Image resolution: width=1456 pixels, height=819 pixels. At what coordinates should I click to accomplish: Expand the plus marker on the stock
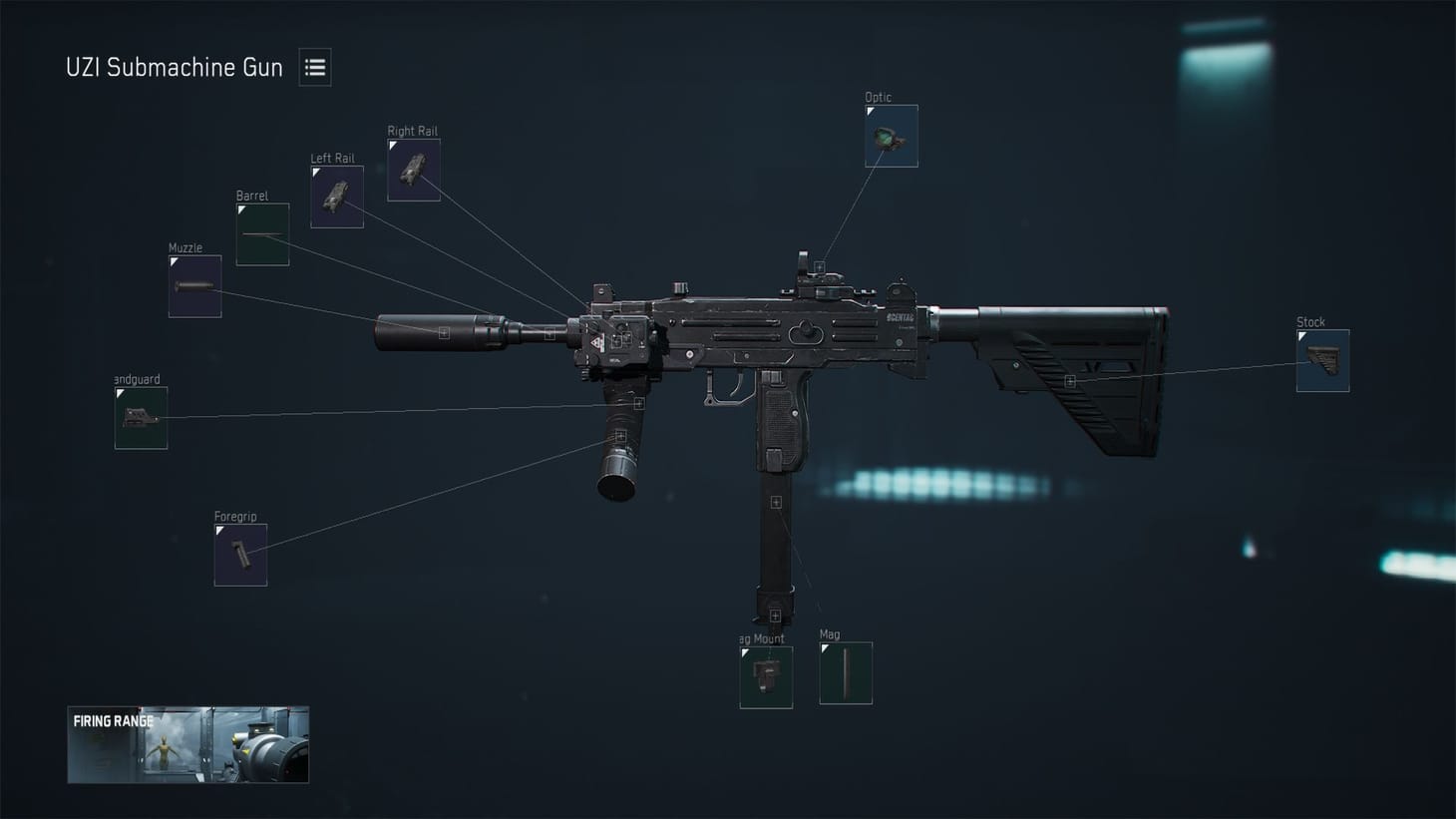click(x=1070, y=380)
